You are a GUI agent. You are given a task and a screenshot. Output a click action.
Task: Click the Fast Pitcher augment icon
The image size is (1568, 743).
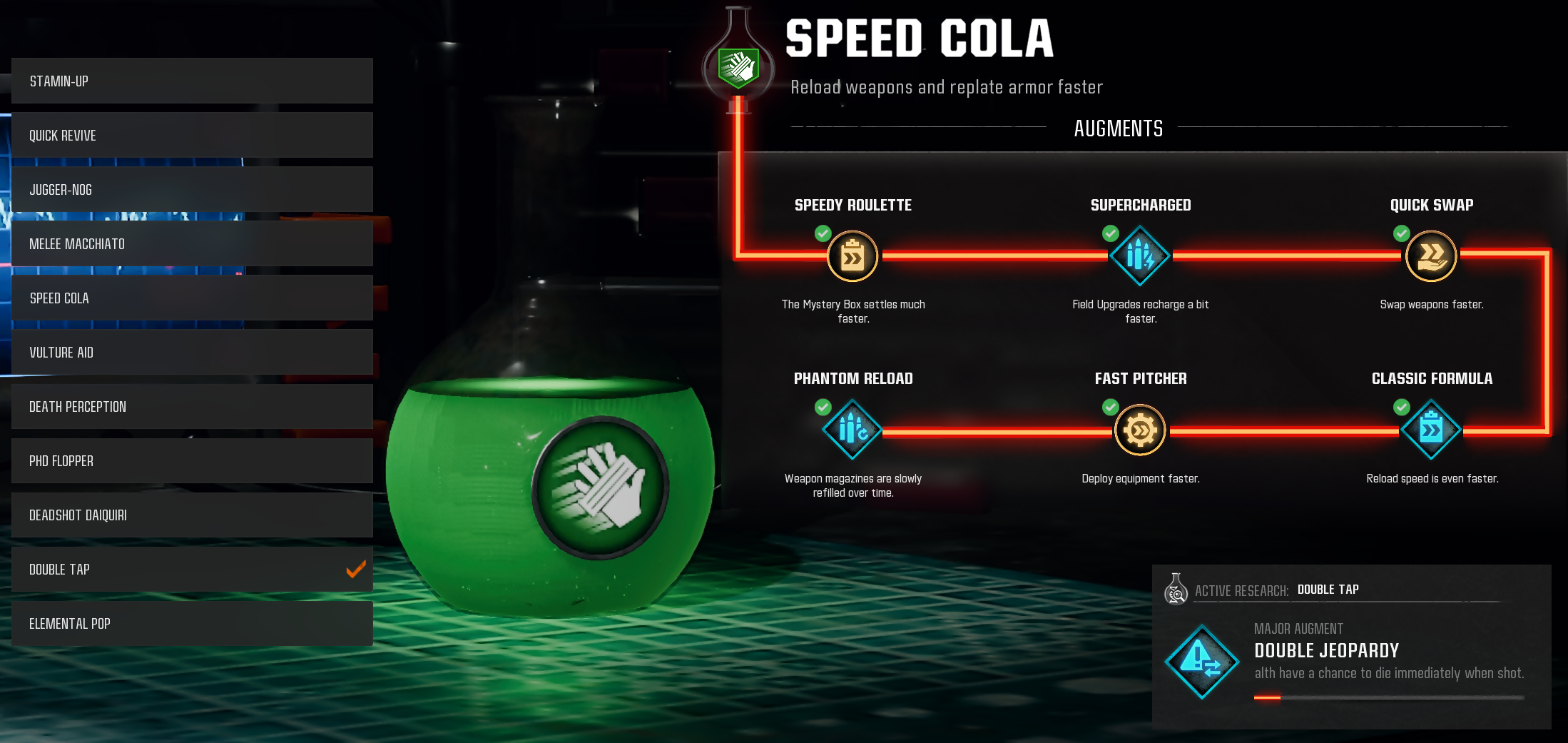point(1140,430)
